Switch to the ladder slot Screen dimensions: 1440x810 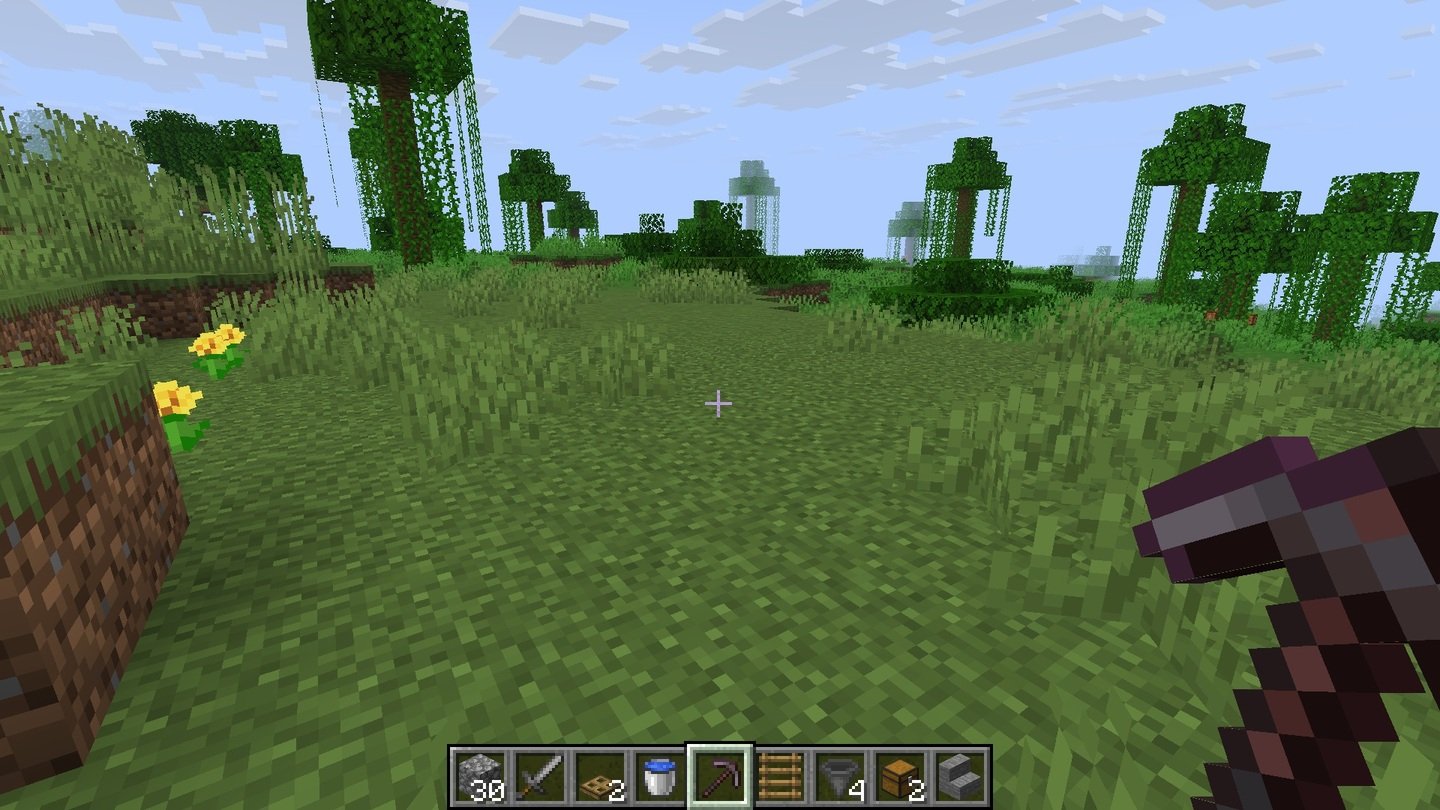click(779, 775)
